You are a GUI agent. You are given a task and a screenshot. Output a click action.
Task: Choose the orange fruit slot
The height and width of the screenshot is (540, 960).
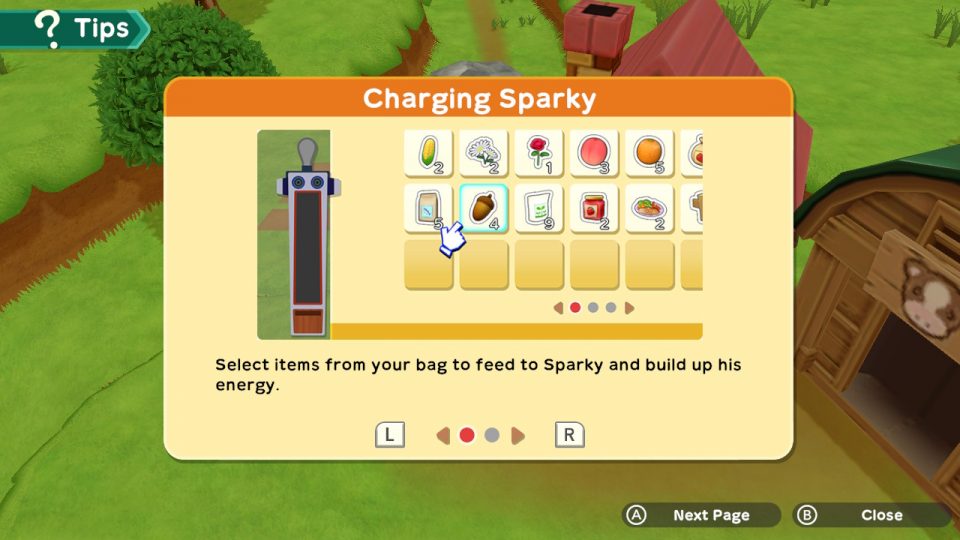tap(649, 154)
